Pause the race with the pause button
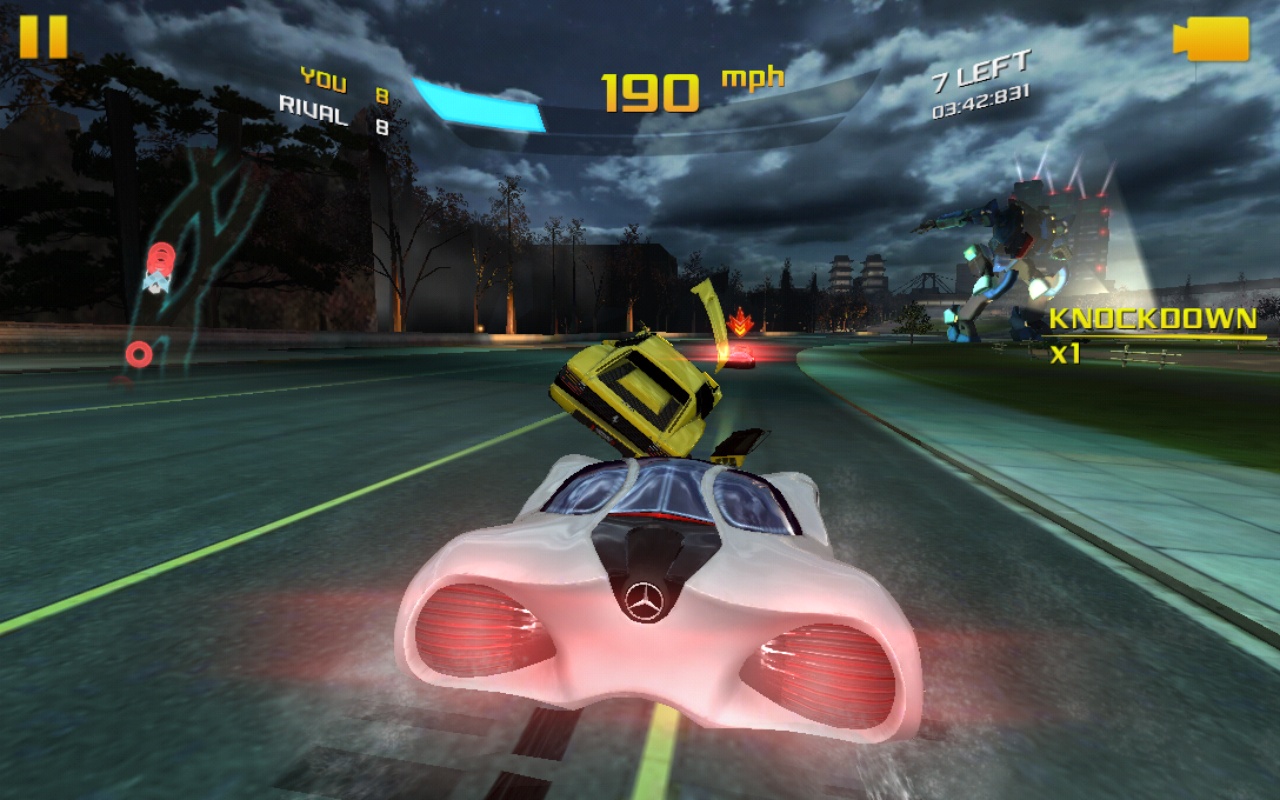This screenshot has height=800, width=1280. point(43,37)
